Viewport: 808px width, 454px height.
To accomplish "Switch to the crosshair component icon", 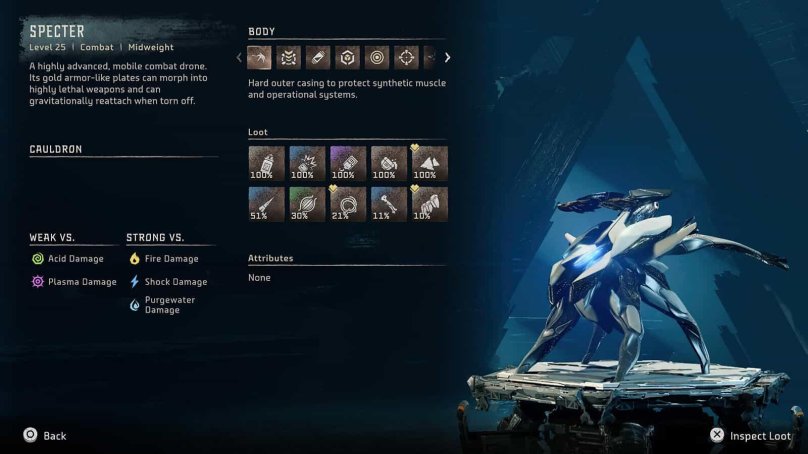I will point(405,58).
